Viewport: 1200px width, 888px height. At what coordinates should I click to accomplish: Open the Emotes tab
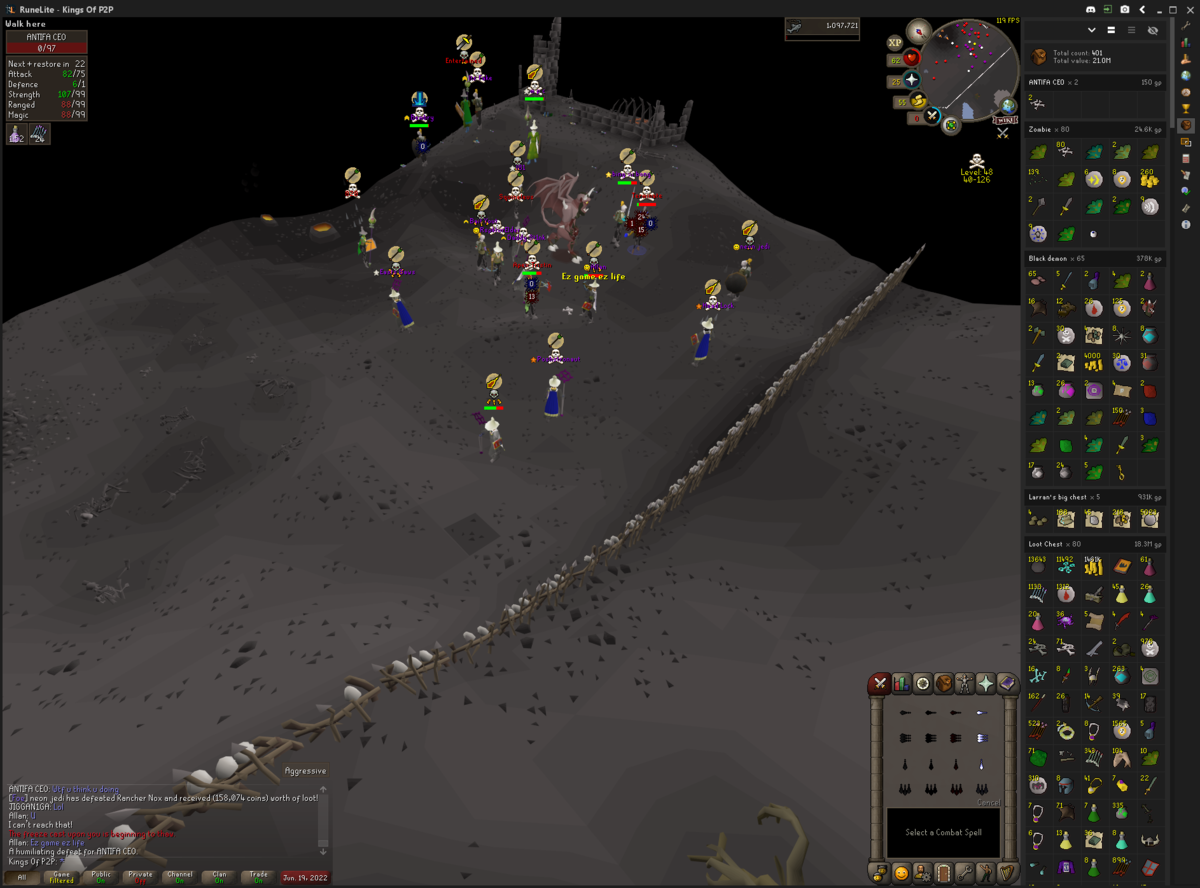[x=986, y=873]
